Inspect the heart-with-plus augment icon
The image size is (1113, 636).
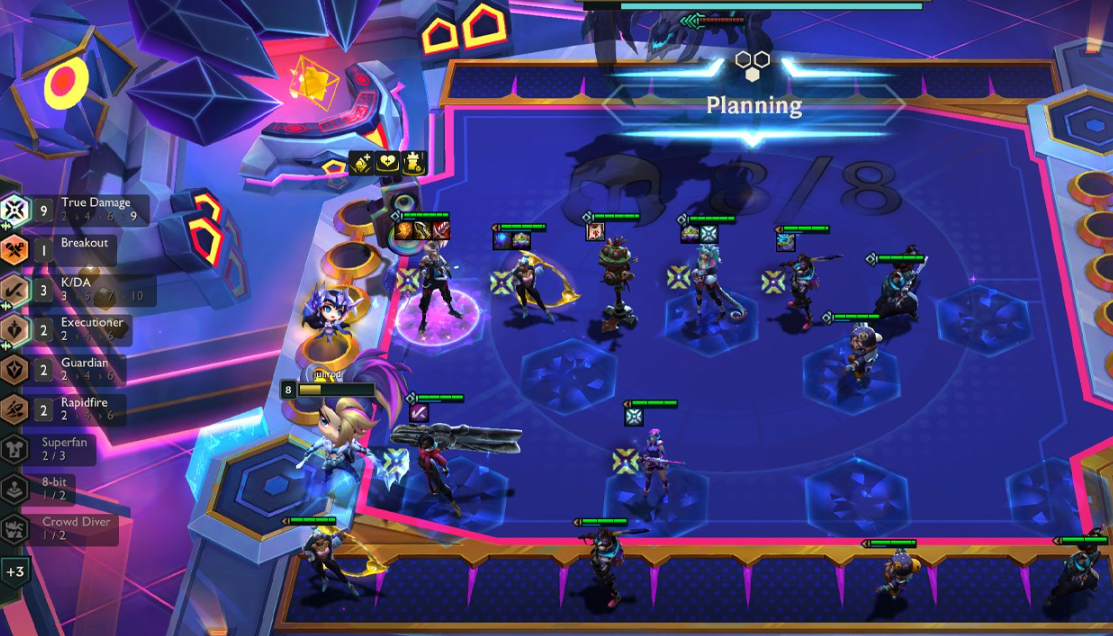point(387,162)
